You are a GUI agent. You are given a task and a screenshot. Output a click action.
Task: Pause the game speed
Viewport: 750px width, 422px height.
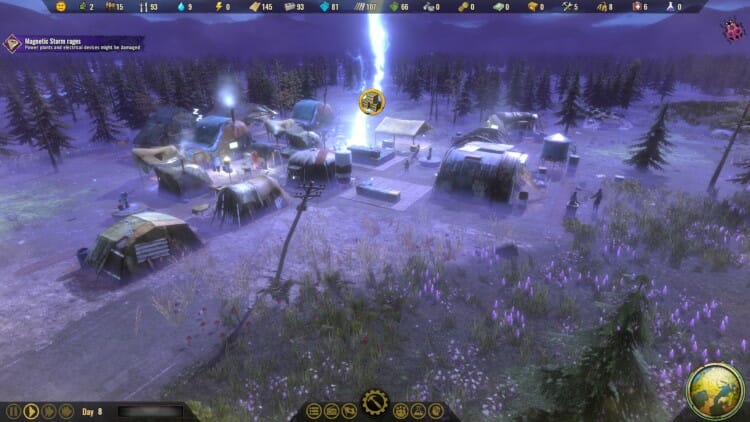point(13,411)
